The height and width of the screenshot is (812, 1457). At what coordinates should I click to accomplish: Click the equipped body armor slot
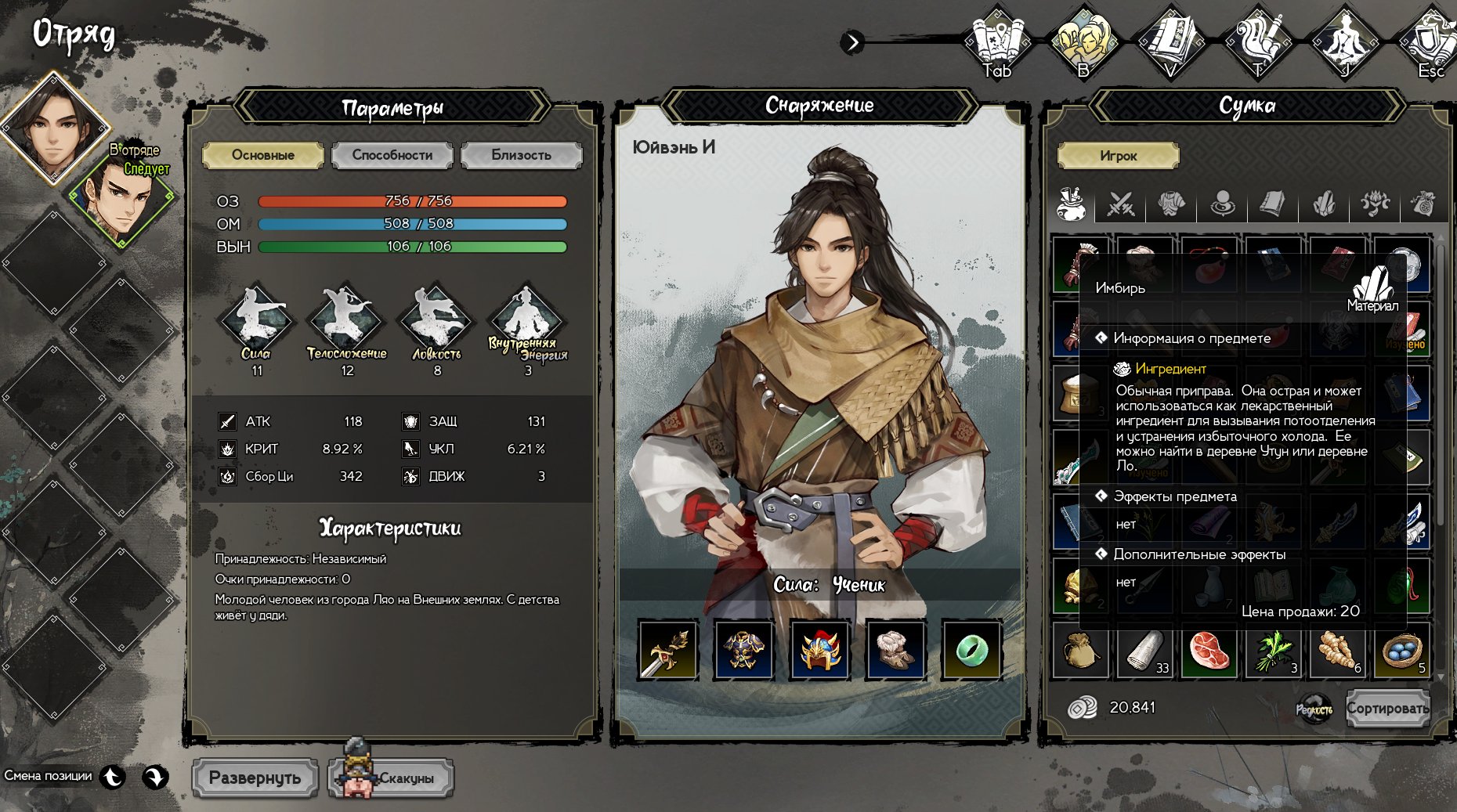pyautogui.click(x=743, y=650)
